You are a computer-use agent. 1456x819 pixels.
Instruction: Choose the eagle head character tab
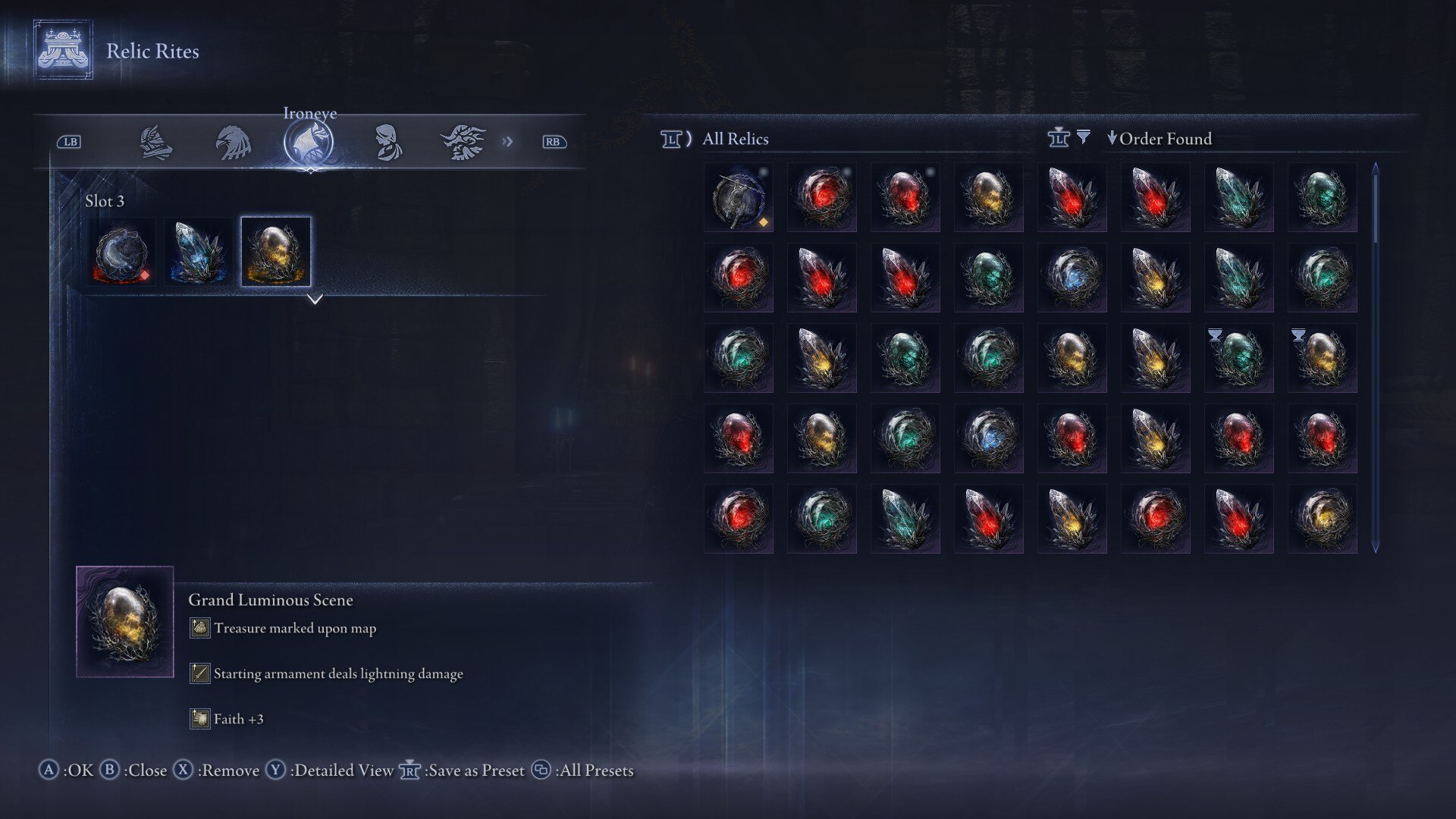point(233,143)
